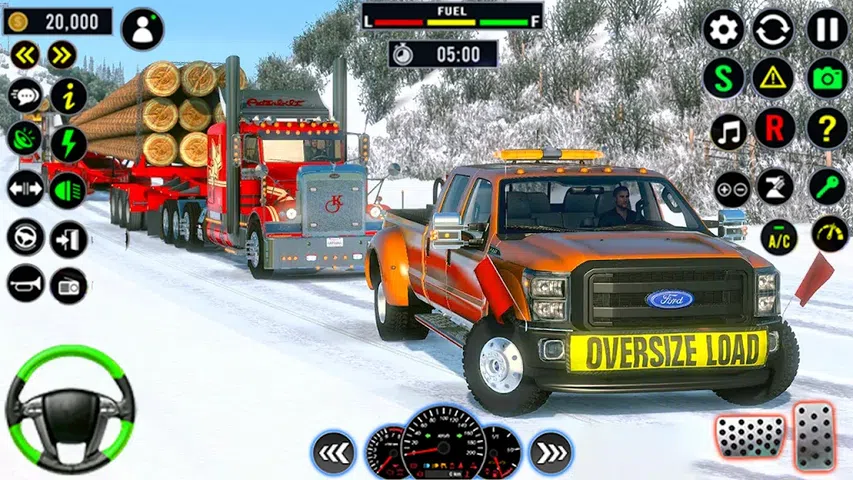This screenshot has width=853, height=480.
Task: Toggle the green headlights button
Action: pyautogui.click(x=68, y=189)
